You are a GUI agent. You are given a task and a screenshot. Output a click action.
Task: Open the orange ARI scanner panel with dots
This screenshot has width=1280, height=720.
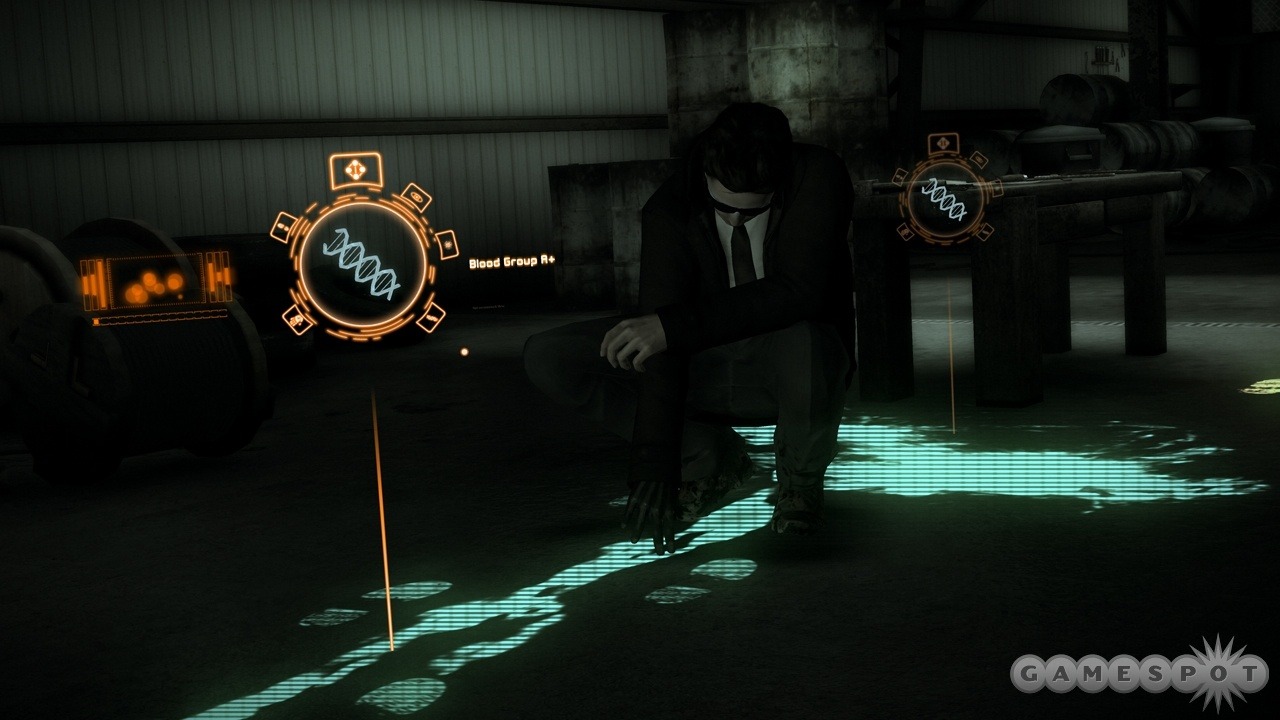pos(156,283)
